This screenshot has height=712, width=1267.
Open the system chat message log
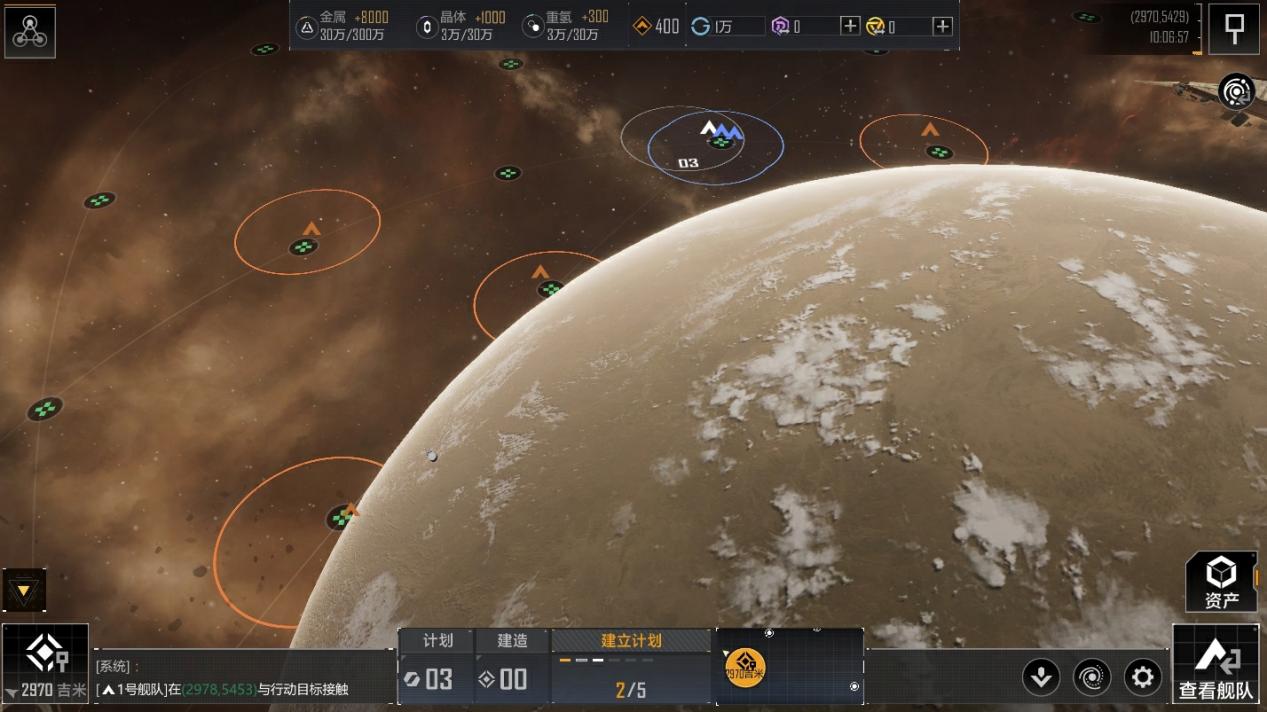click(240, 678)
